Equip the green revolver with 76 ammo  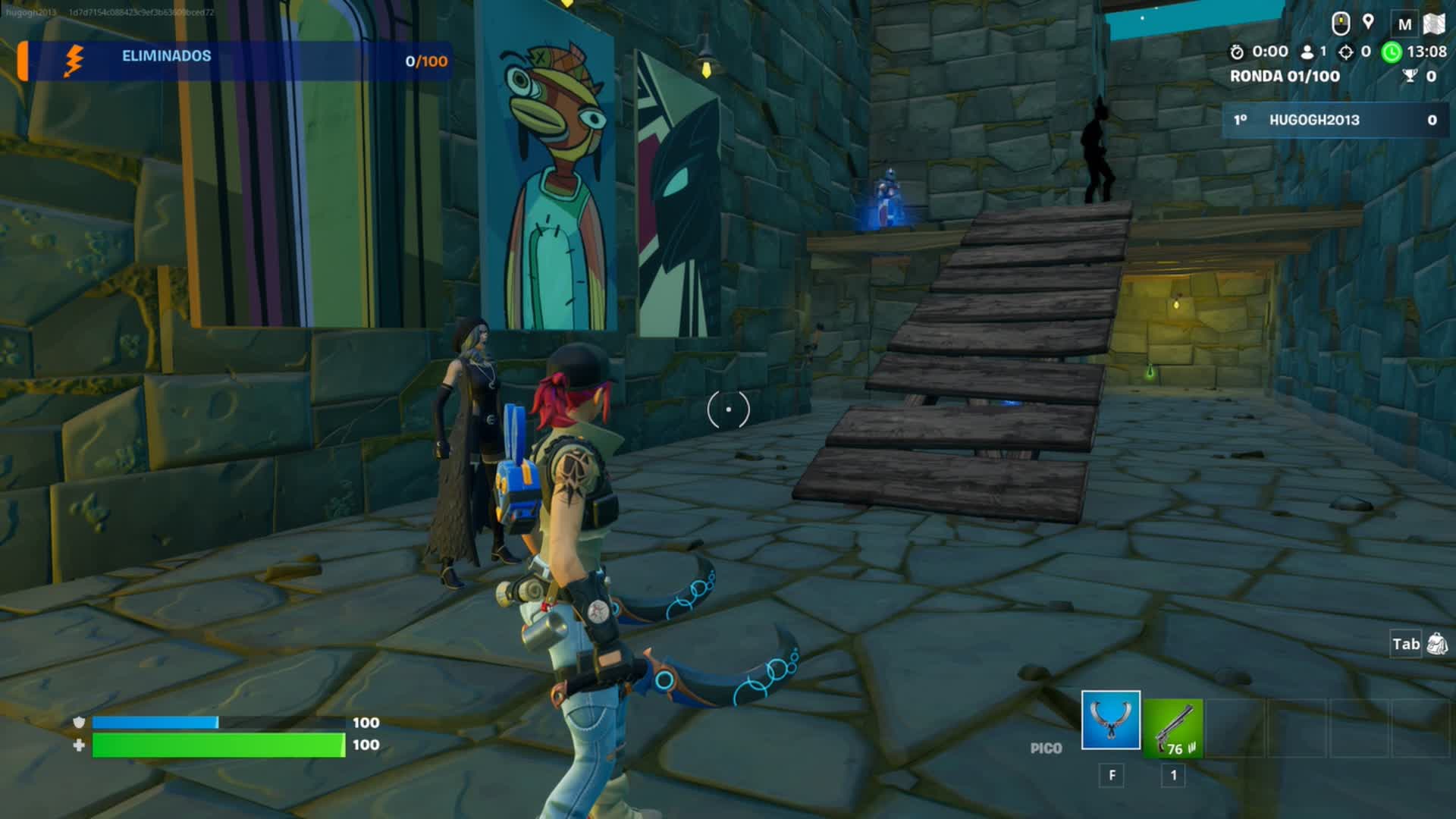click(x=1173, y=728)
